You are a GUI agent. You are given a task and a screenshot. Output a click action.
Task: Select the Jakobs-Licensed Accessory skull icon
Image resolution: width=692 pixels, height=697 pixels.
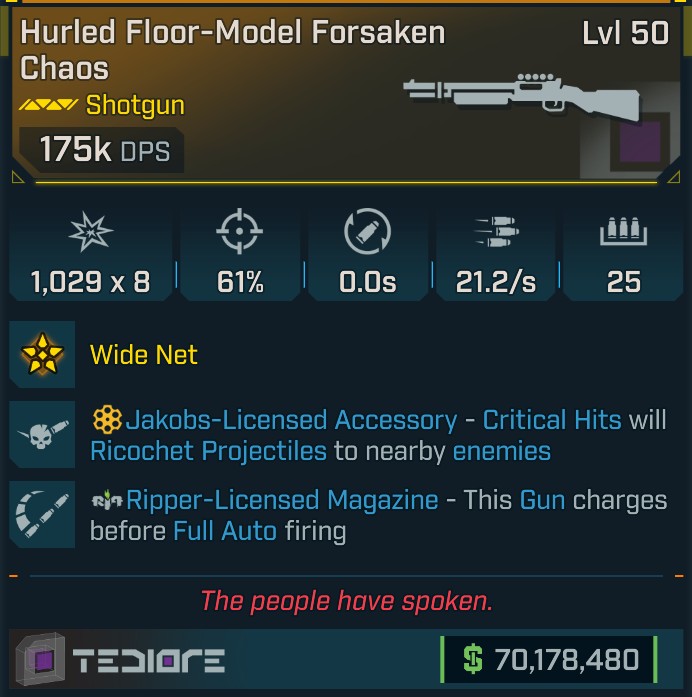coord(43,434)
